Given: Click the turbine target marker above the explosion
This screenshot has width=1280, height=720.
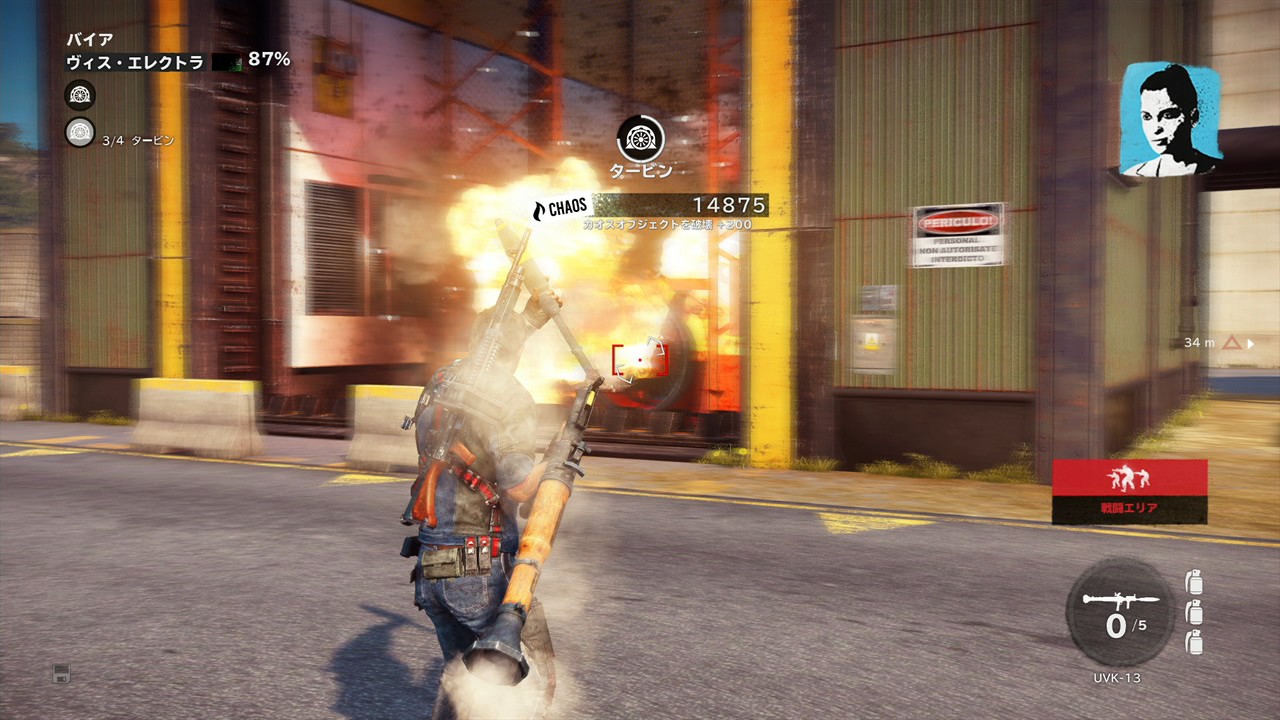Looking at the screenshot, I should pyautogui.click(x=640, y=138).
